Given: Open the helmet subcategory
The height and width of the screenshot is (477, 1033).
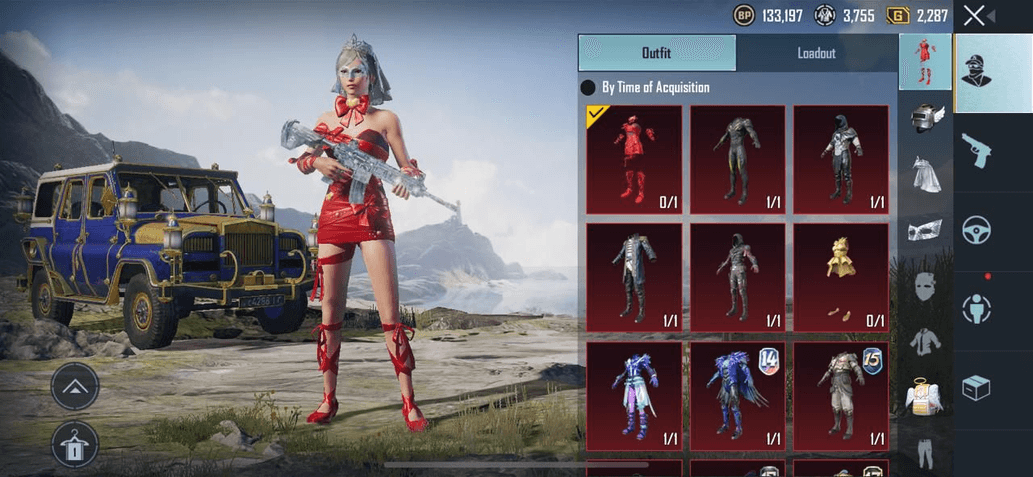Looking at the screenshot, I should click(x=925, y=118).
